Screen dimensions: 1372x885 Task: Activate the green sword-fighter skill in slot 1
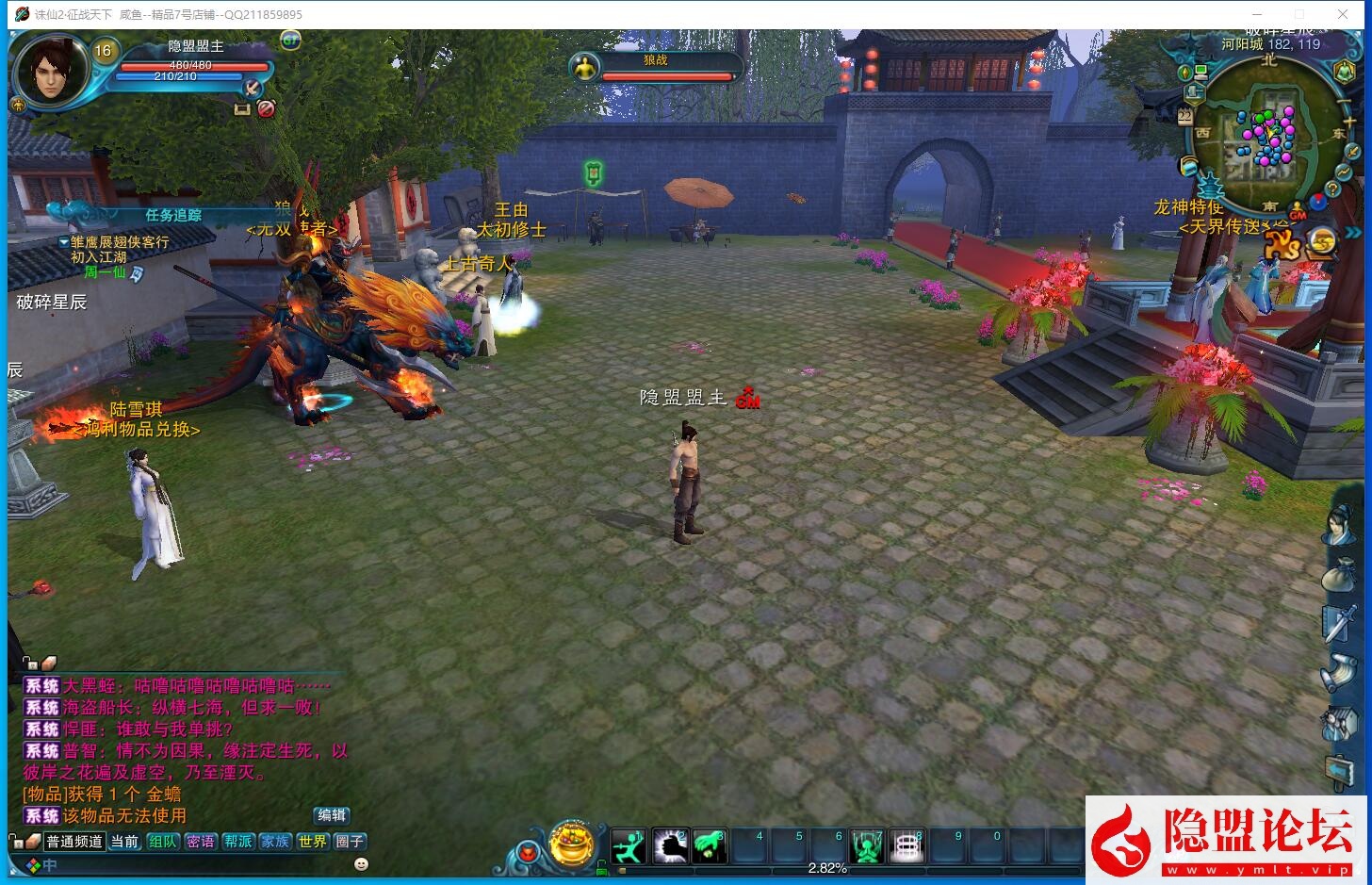[629, 846]
